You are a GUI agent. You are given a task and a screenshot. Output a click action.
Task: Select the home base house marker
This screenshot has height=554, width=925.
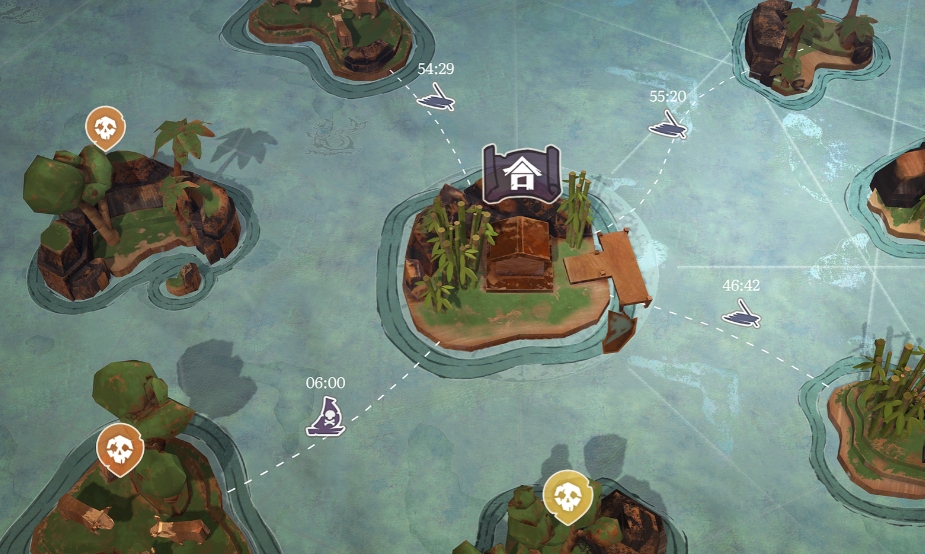[520, 174]
